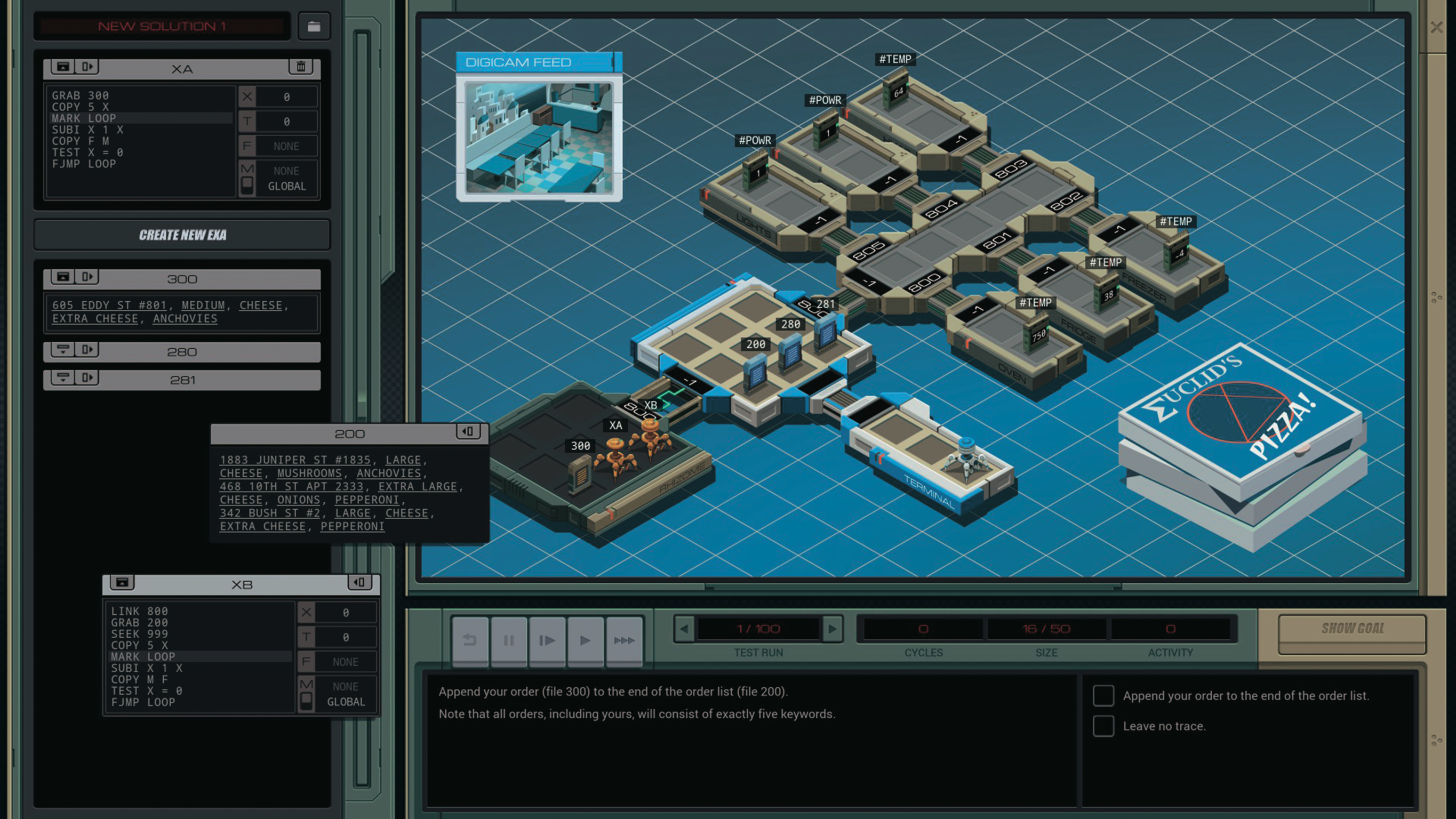
Task: Go to the previous test run
Action: point(684,629)
